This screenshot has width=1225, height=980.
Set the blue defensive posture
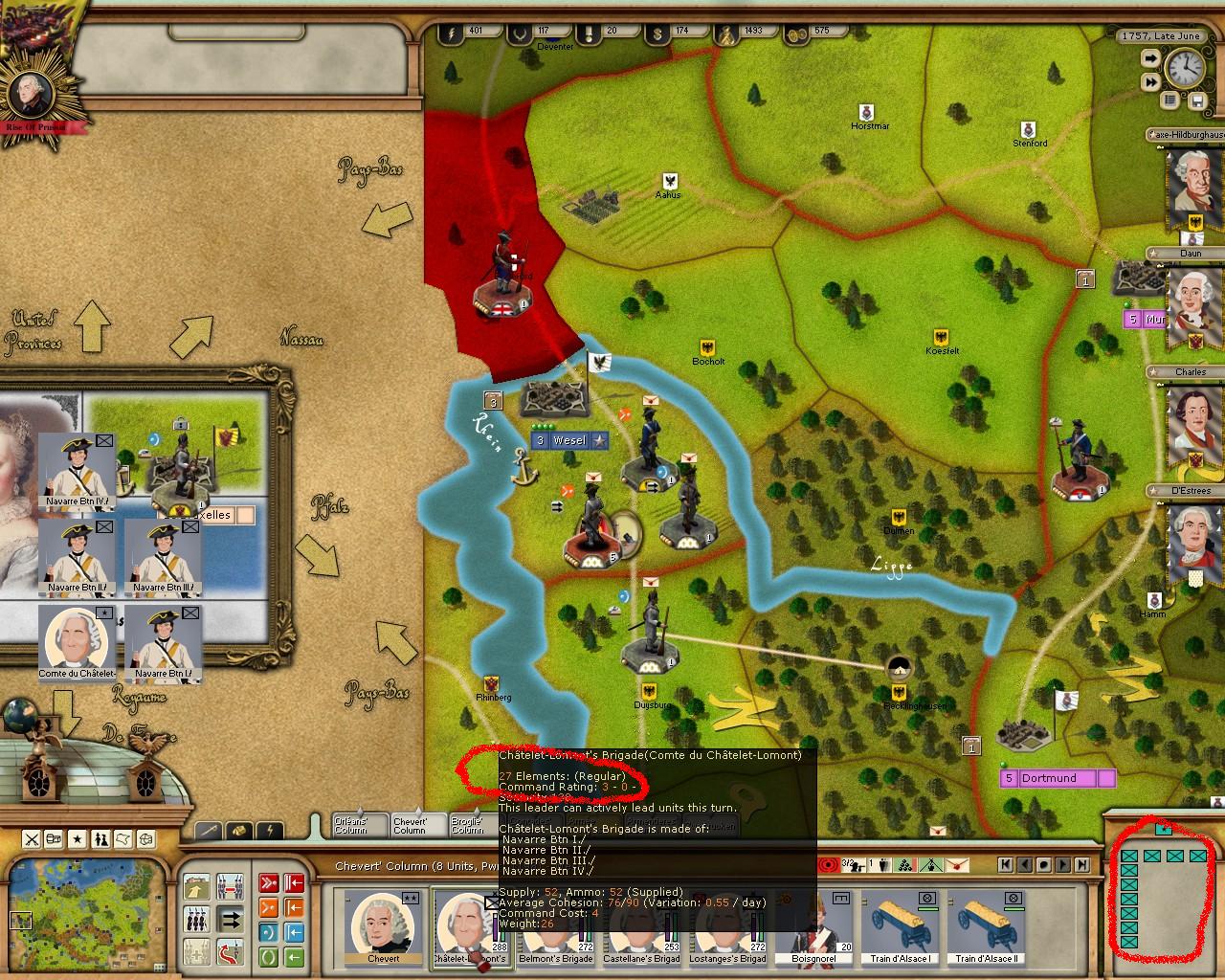click(x=269, y=931)
